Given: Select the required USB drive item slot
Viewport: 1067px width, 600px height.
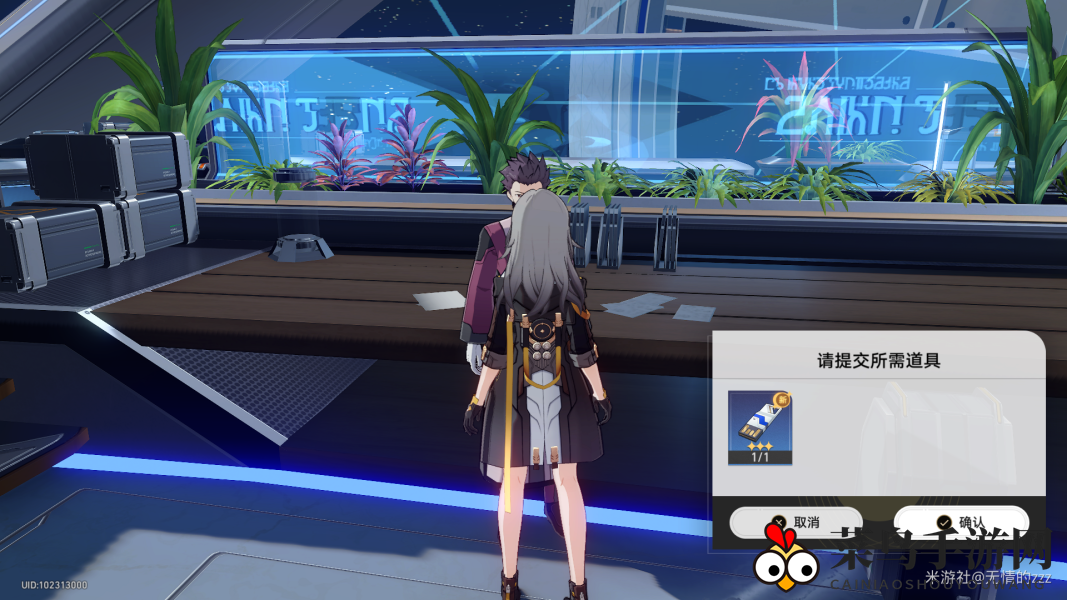Looking at the screenshot, I should tap(760, 427).
